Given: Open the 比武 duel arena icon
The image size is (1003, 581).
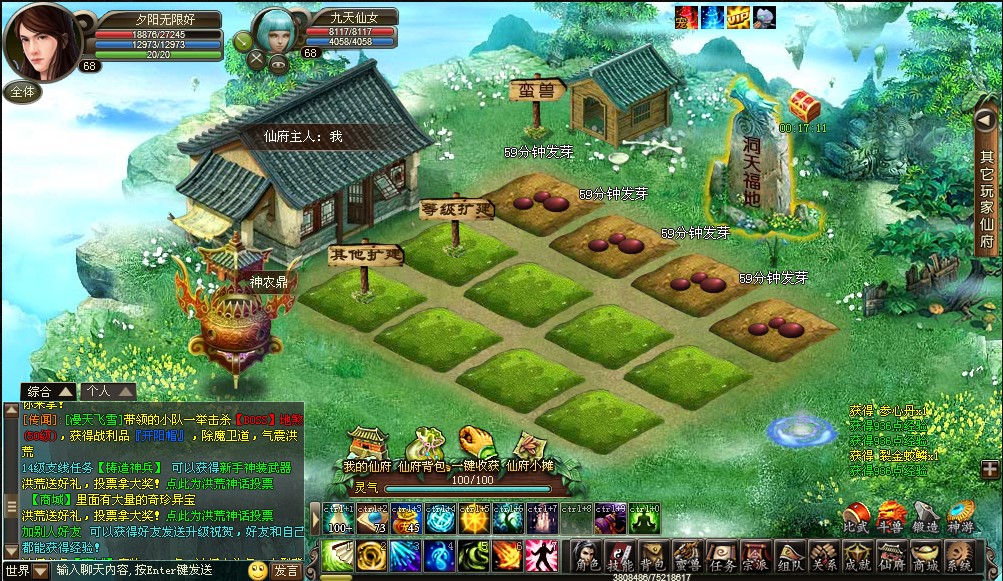Looking at the screenshot, I should click(855, 517).
